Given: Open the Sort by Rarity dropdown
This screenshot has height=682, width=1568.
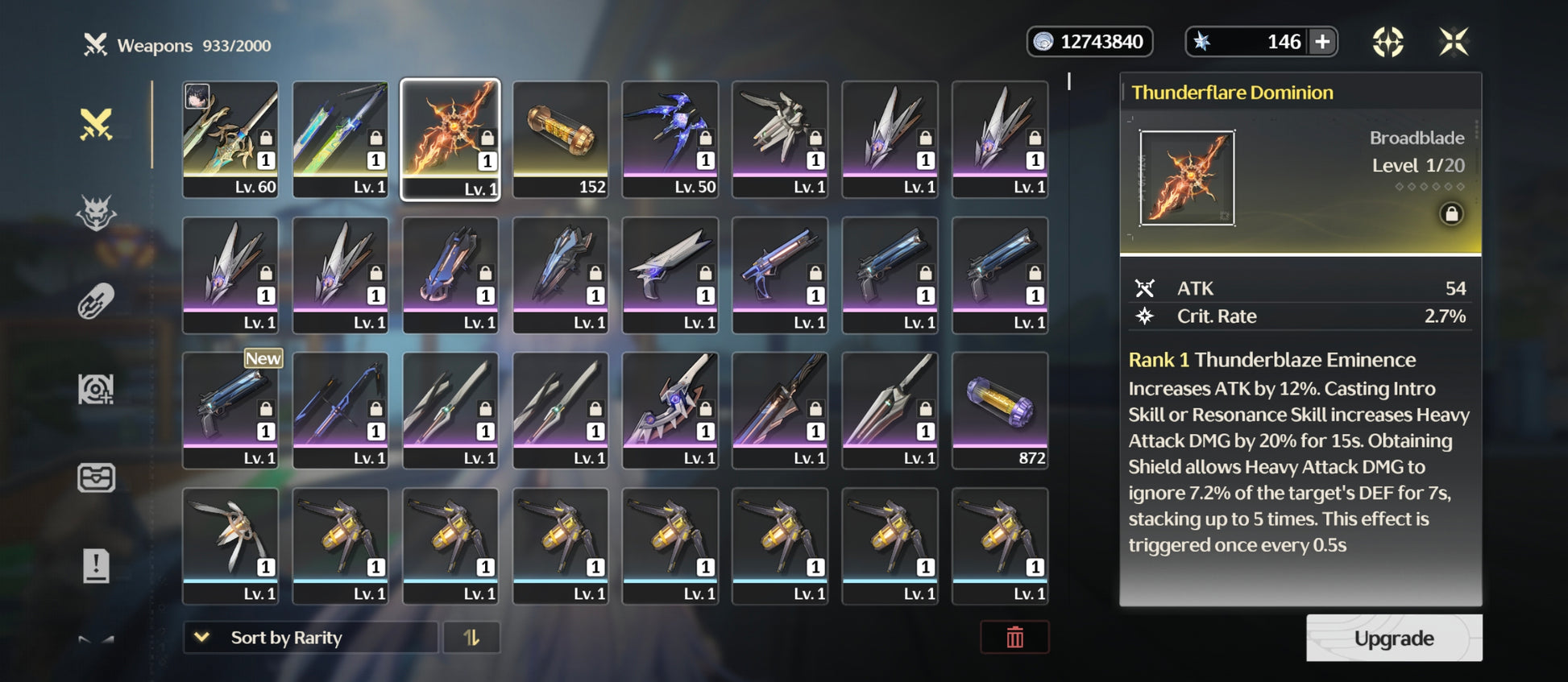Looking at the screenshot, I should (310, 638).
